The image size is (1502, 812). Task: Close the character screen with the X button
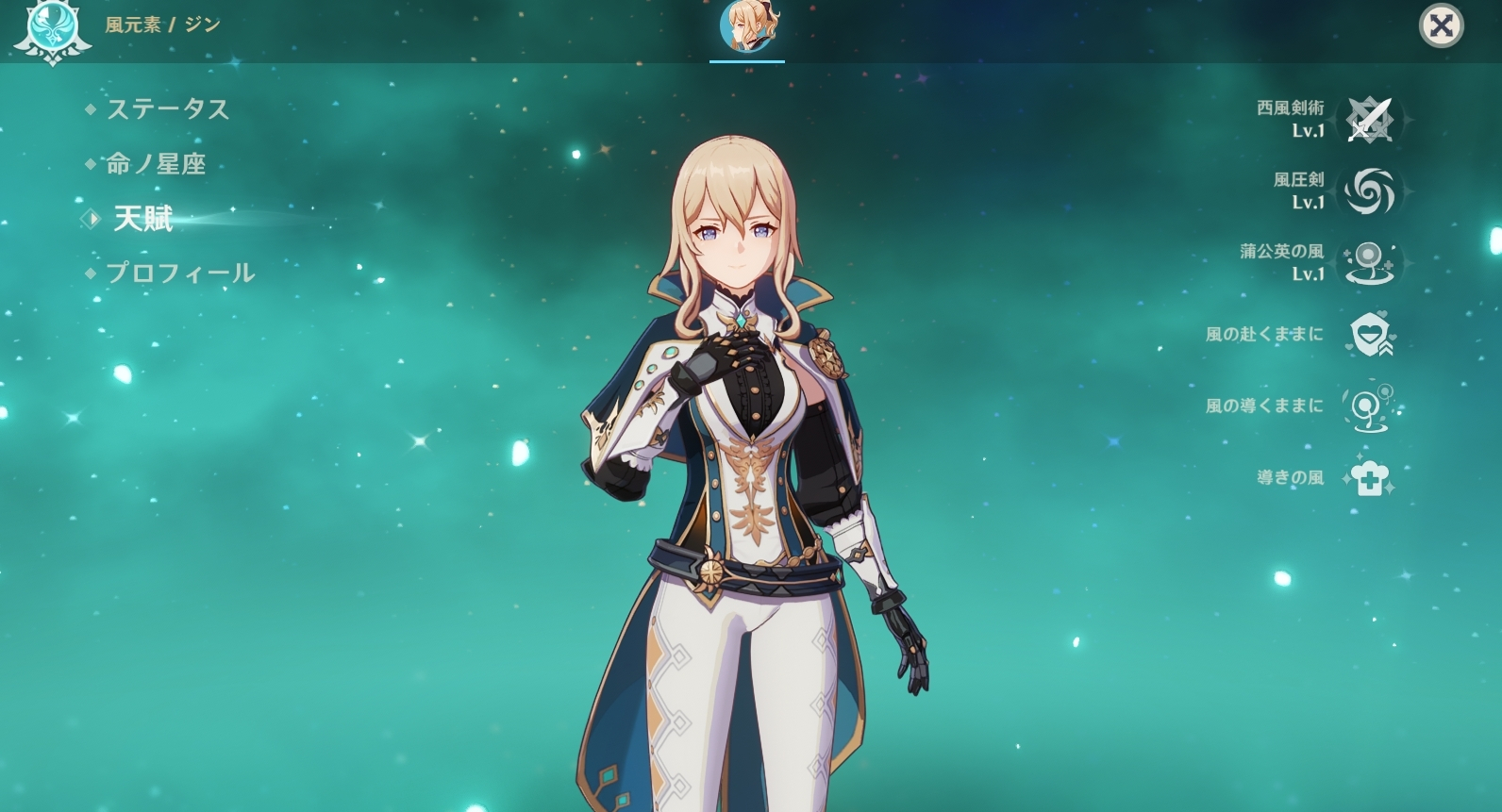[1441, 26]
